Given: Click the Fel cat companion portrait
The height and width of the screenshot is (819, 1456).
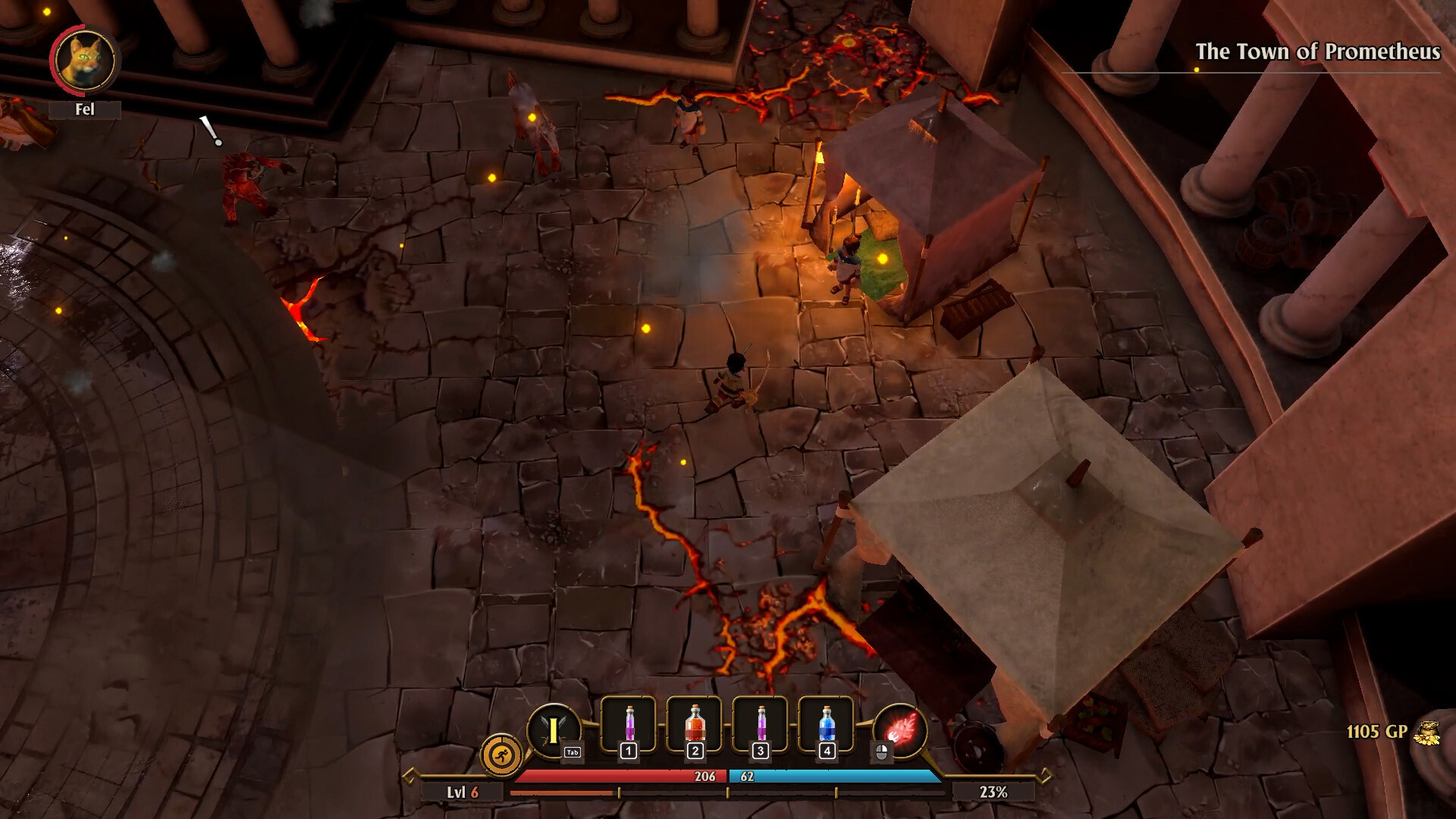Looking at the screenshot, I should click(84, 61).
